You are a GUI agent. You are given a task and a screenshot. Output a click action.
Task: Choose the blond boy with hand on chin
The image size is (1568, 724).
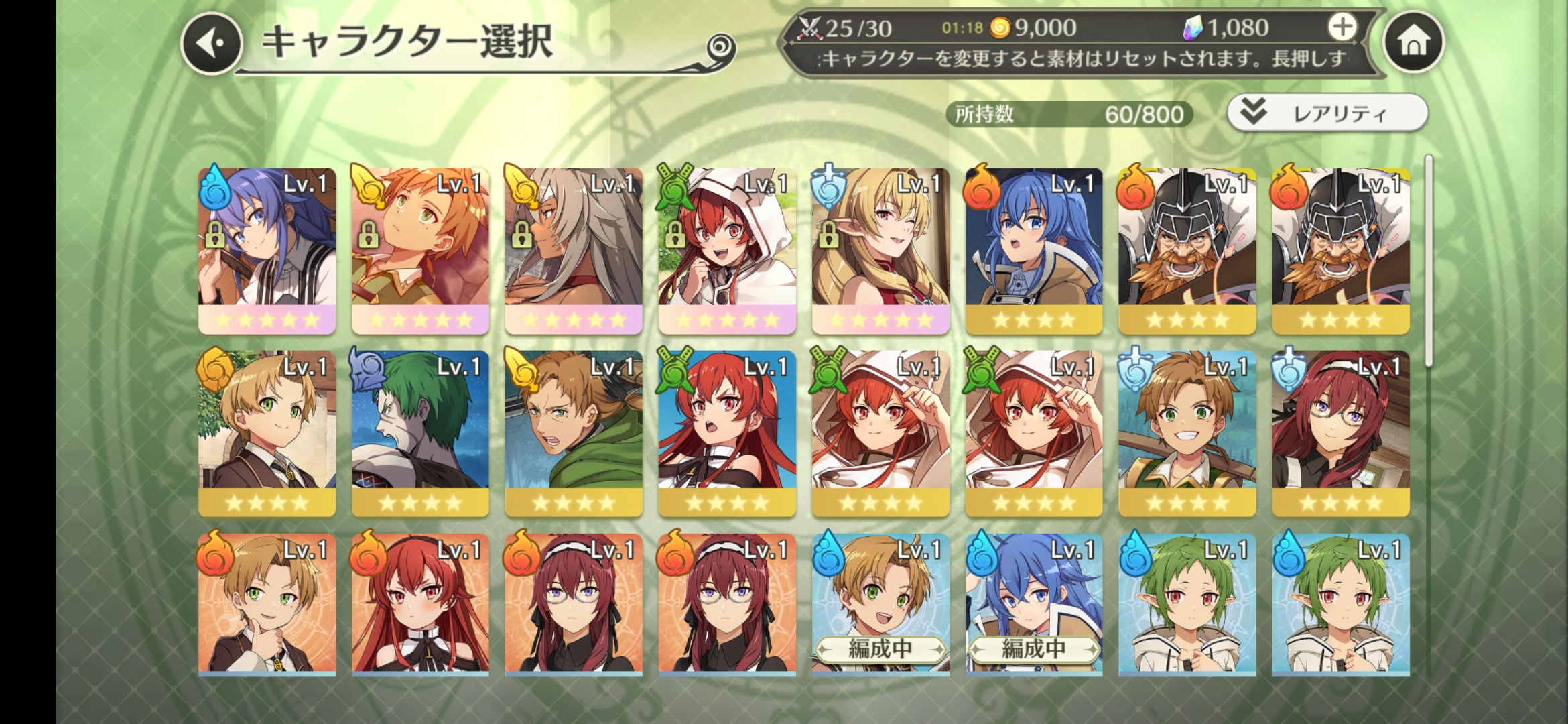pos(267,605)
